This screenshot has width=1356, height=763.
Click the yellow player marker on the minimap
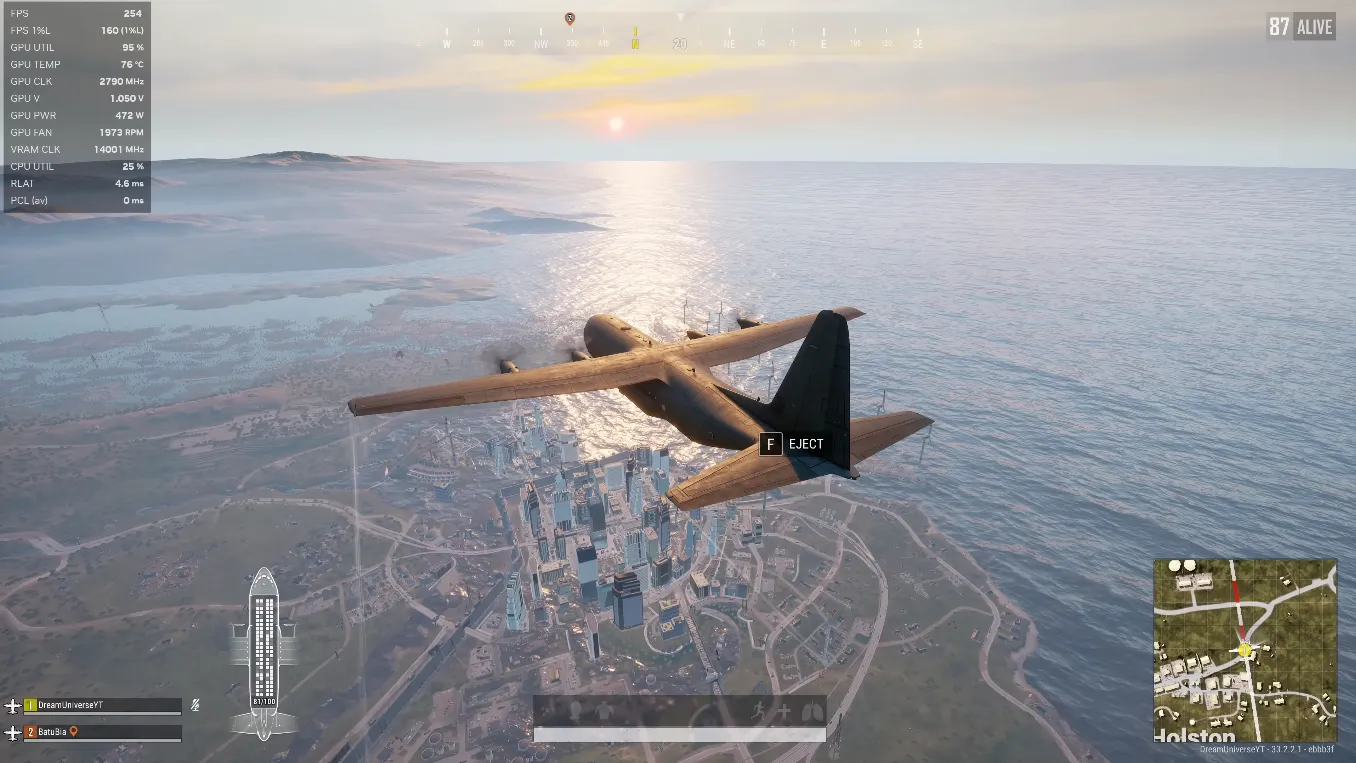pos(1243,650)
